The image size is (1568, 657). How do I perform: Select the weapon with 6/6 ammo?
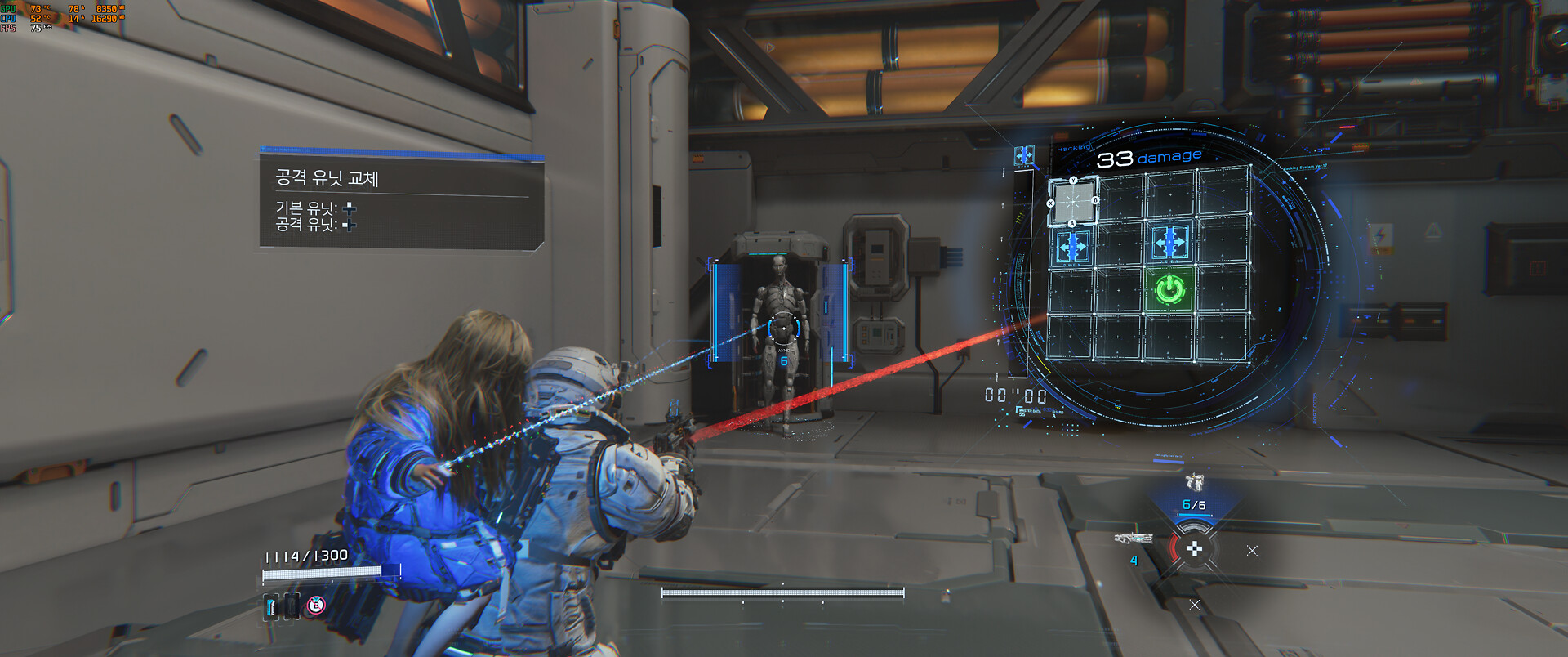tap(1194, 484)
